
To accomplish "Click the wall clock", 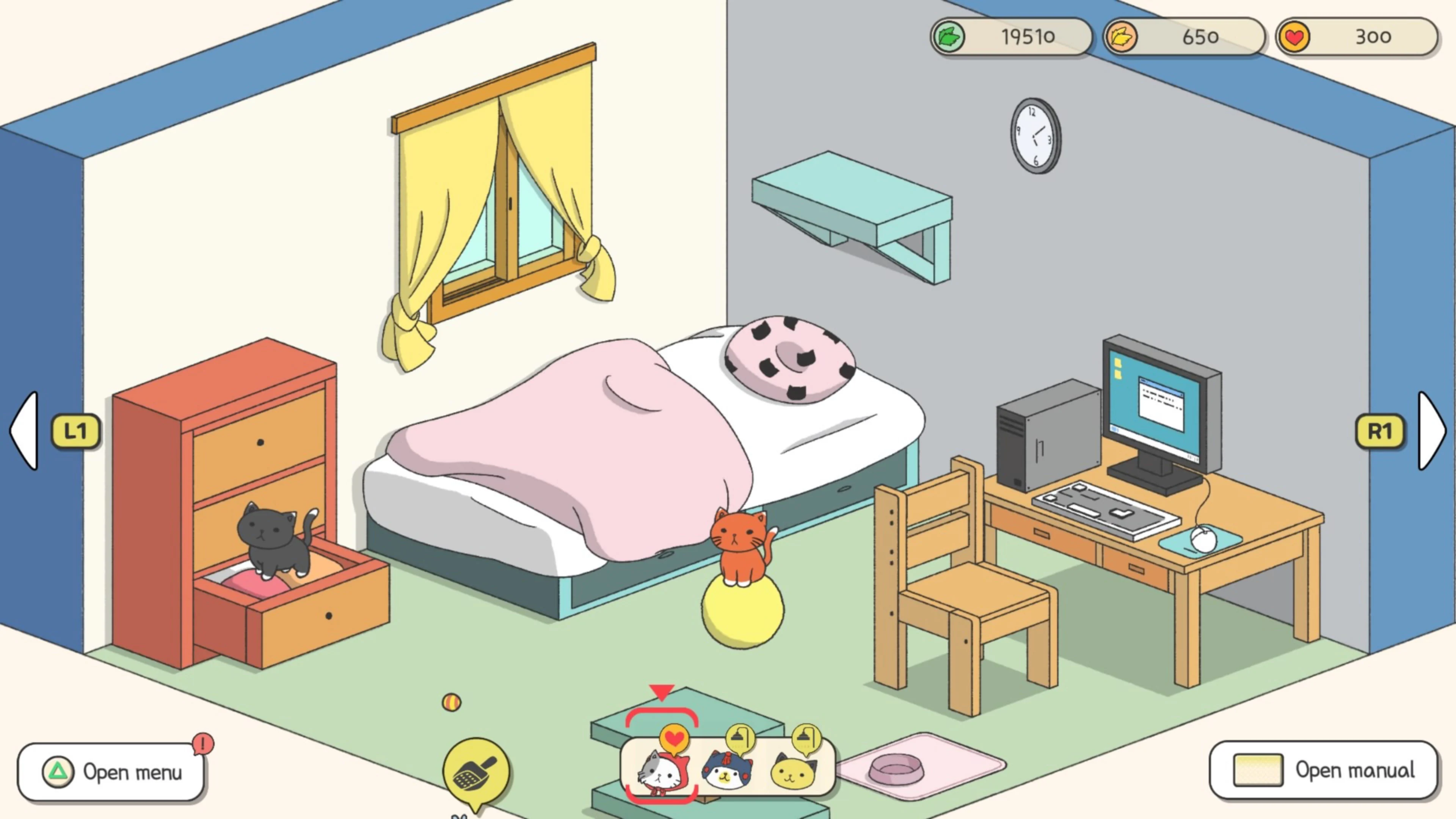I will pos(1034,137).
